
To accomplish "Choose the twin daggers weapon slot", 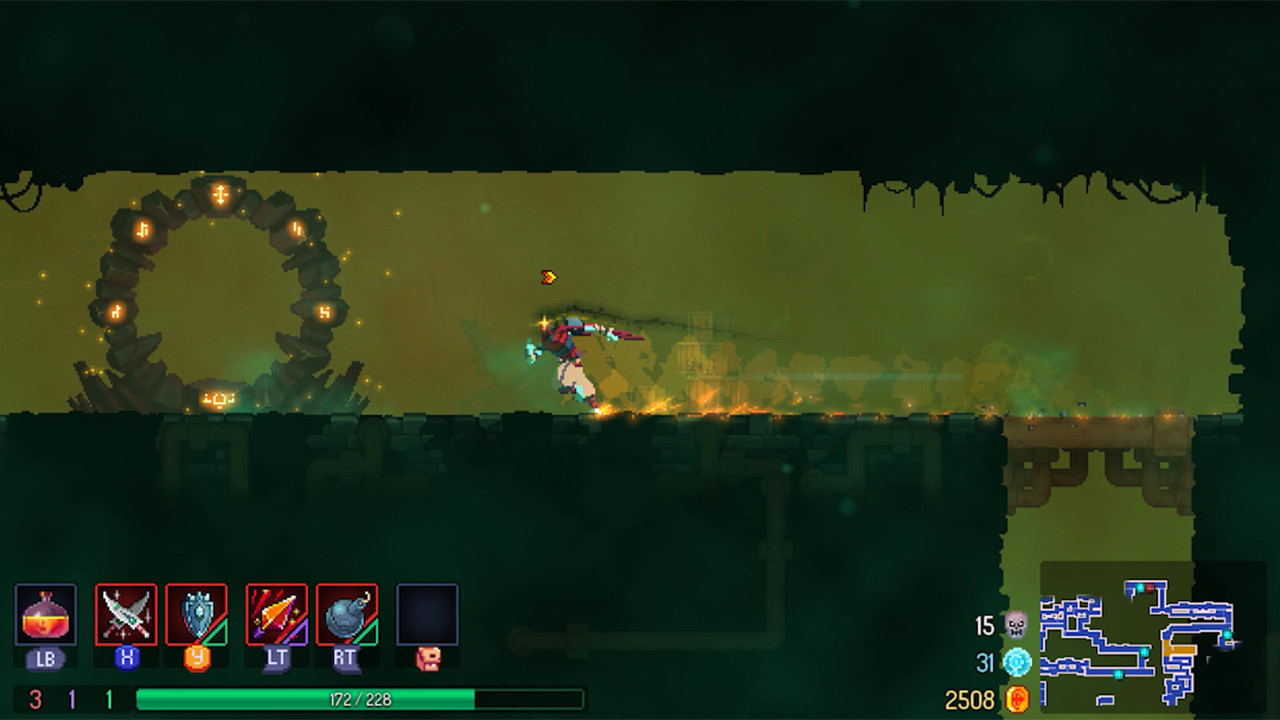I will [x=126, y=614].
